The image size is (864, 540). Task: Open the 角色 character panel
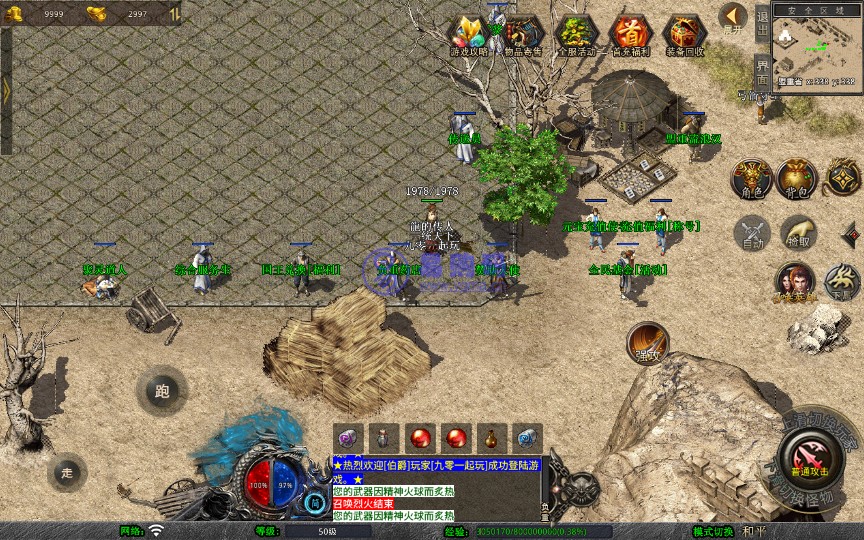tap(750, 178)
